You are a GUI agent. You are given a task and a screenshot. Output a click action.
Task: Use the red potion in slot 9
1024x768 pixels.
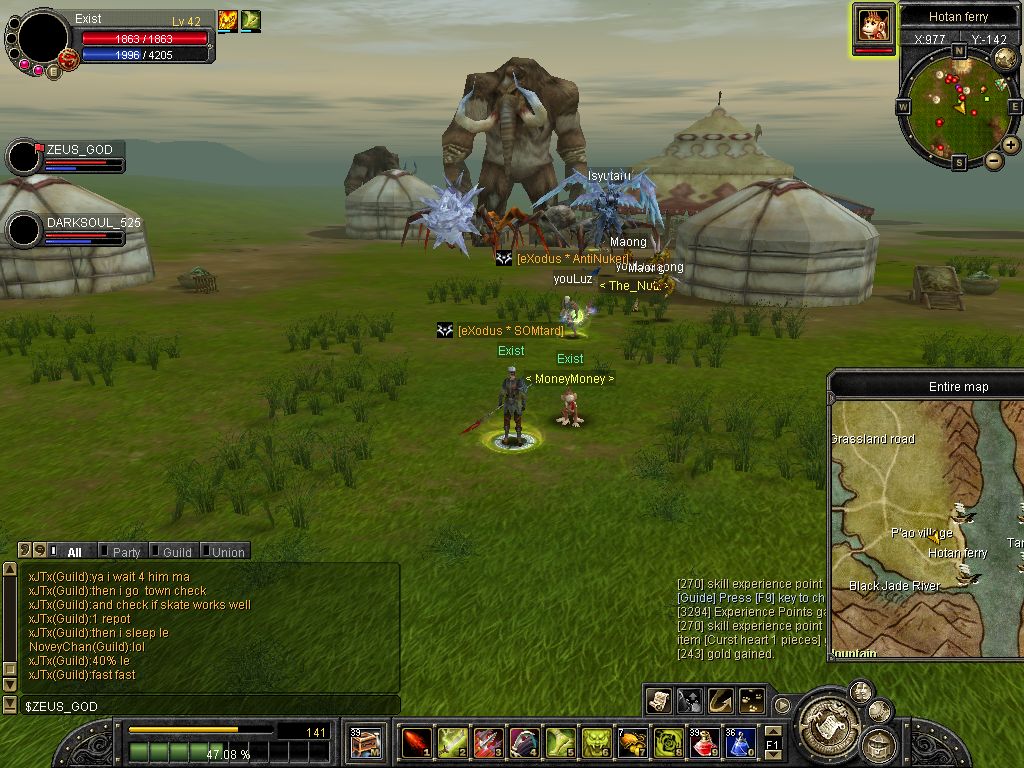click(705, 743)
